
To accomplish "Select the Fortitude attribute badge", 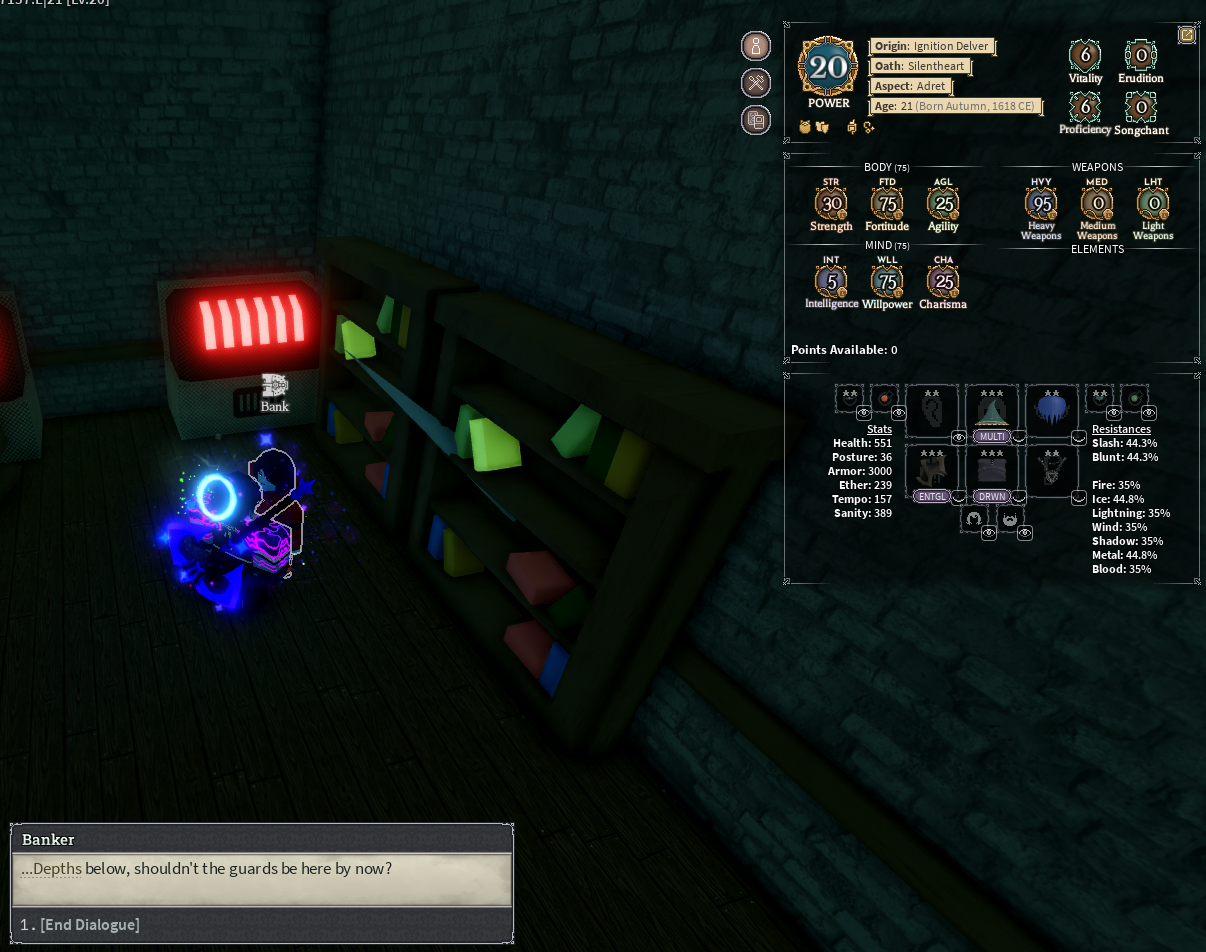I will pyautogui.click(x=887, y=204).
